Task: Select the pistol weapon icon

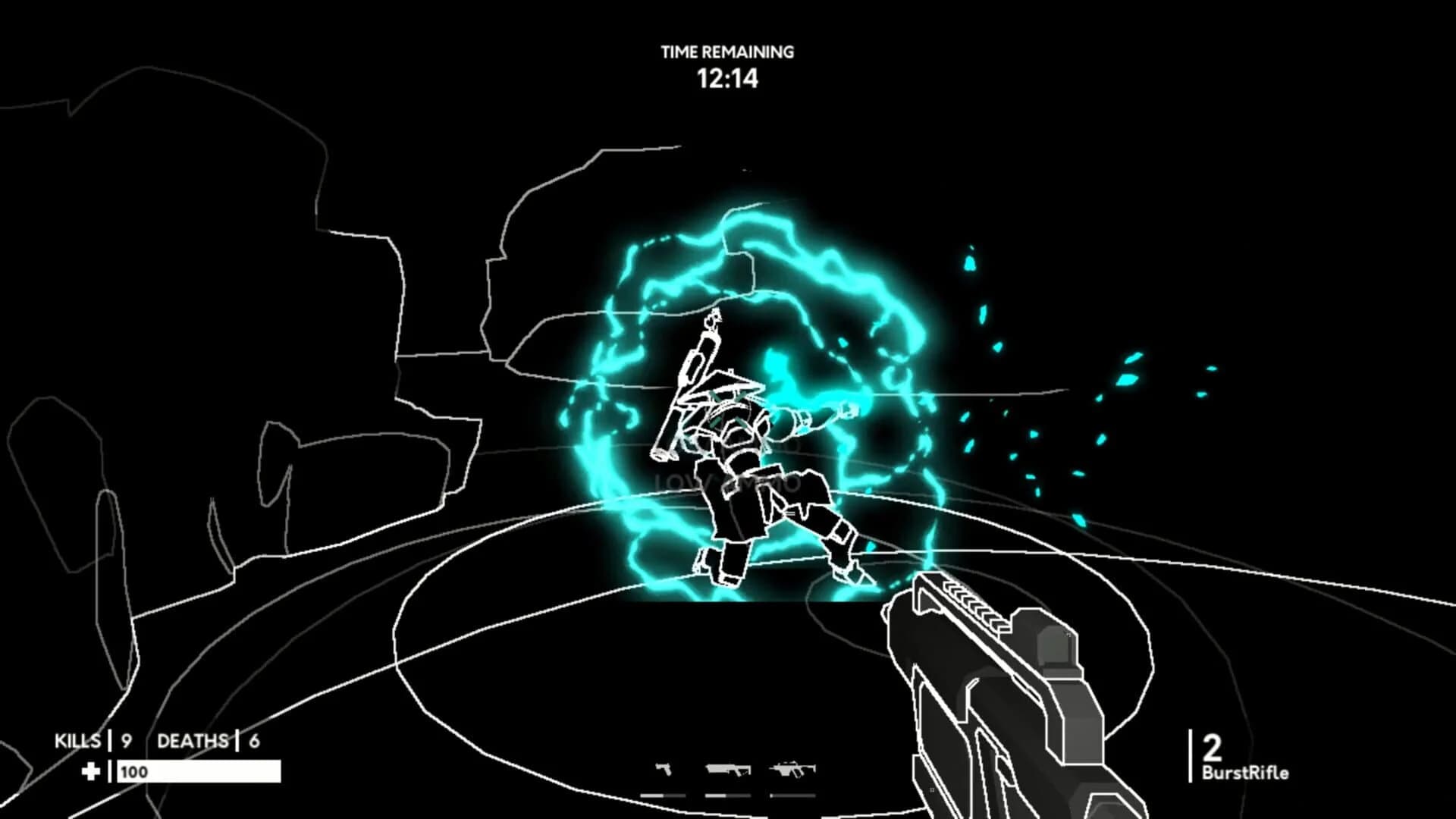Action: pyautogui.click(x=664, y=769)
